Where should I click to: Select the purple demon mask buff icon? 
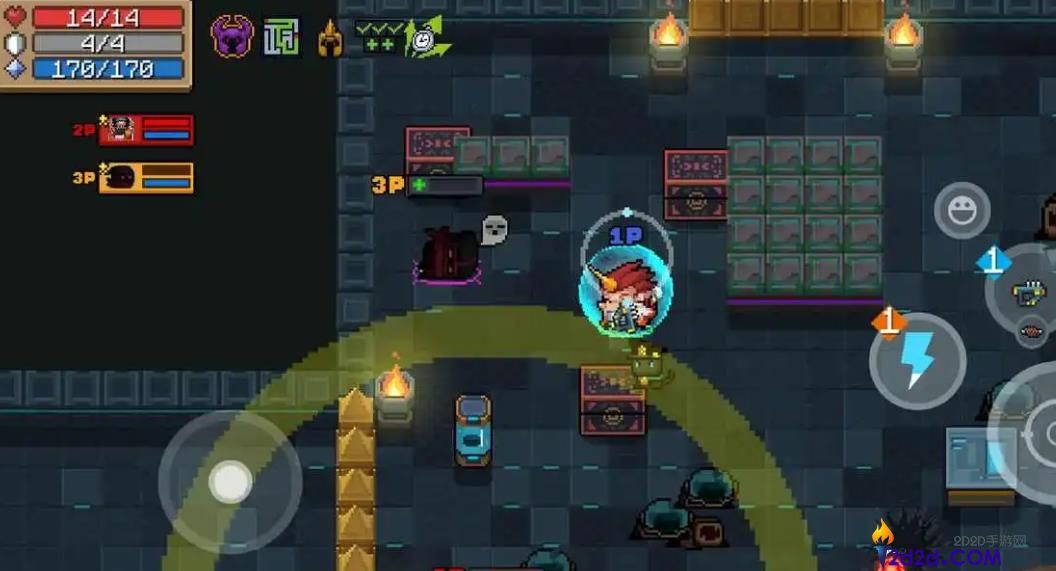coord(231,37)
